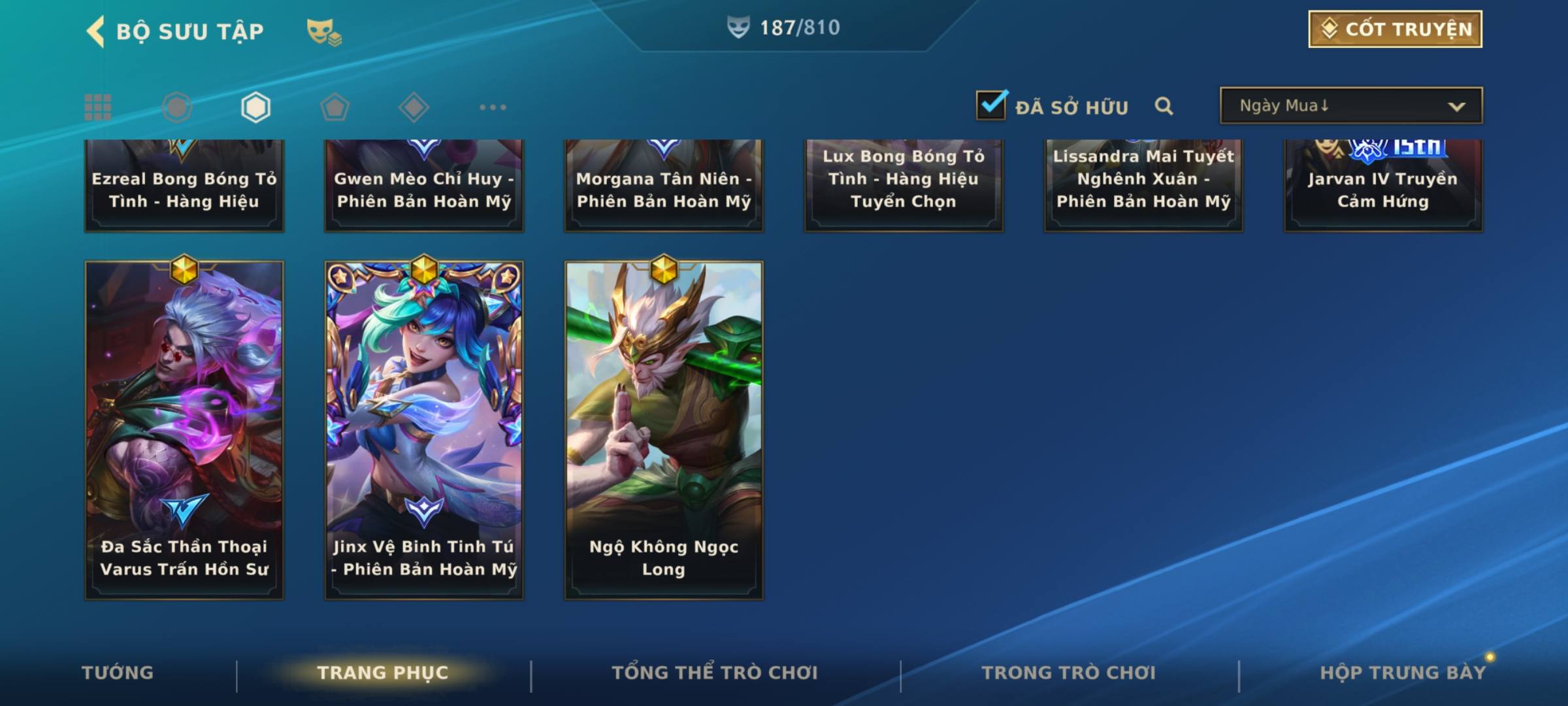The image size is (1568, 706).
Task: Open the Hộp Trưng Bày tab
Action: click(x=1403, y=673)
